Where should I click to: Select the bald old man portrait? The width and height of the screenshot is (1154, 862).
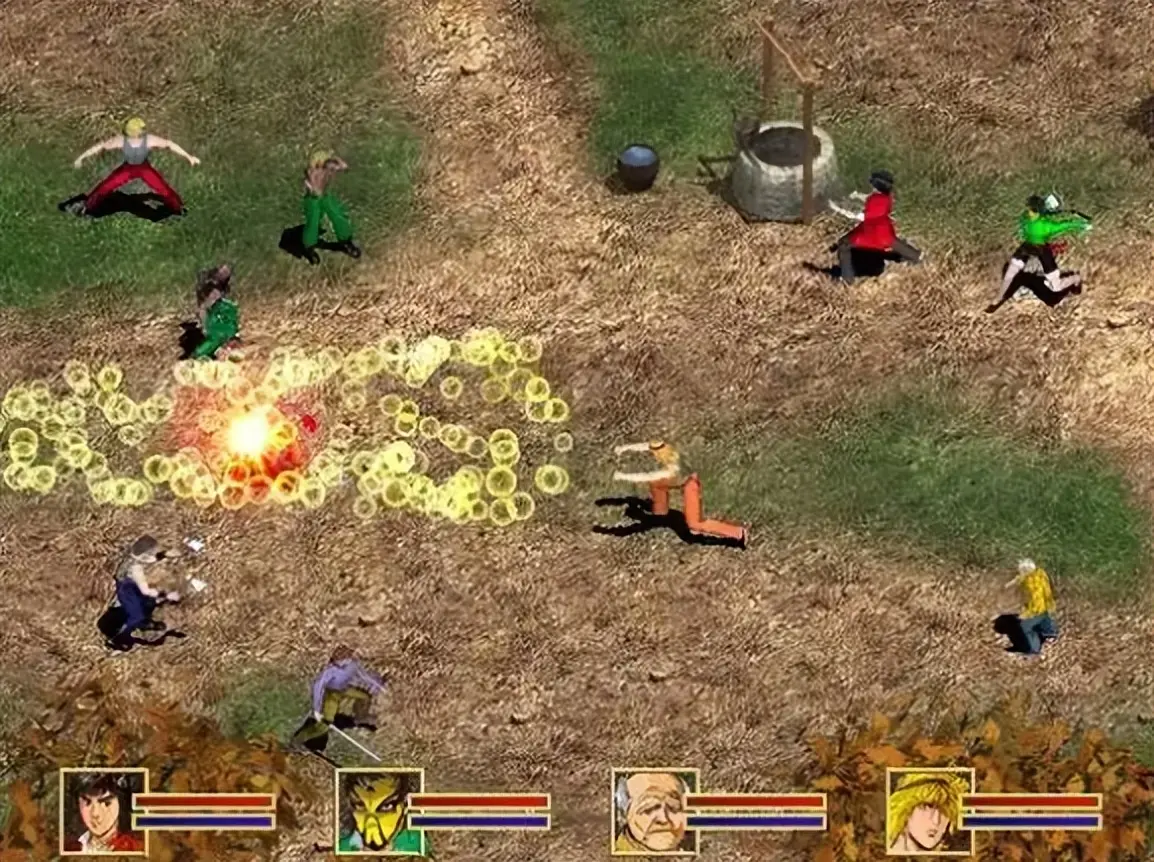point(654,811)
